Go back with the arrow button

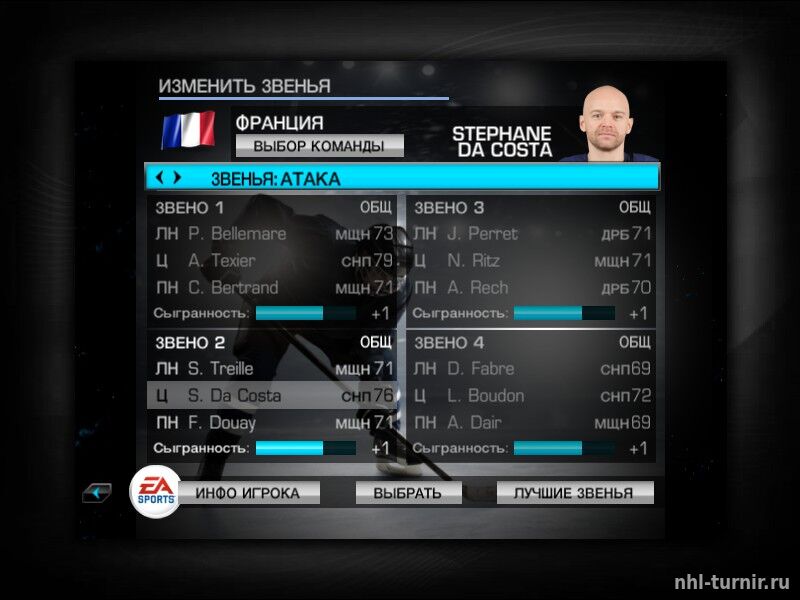coord(97,493)
